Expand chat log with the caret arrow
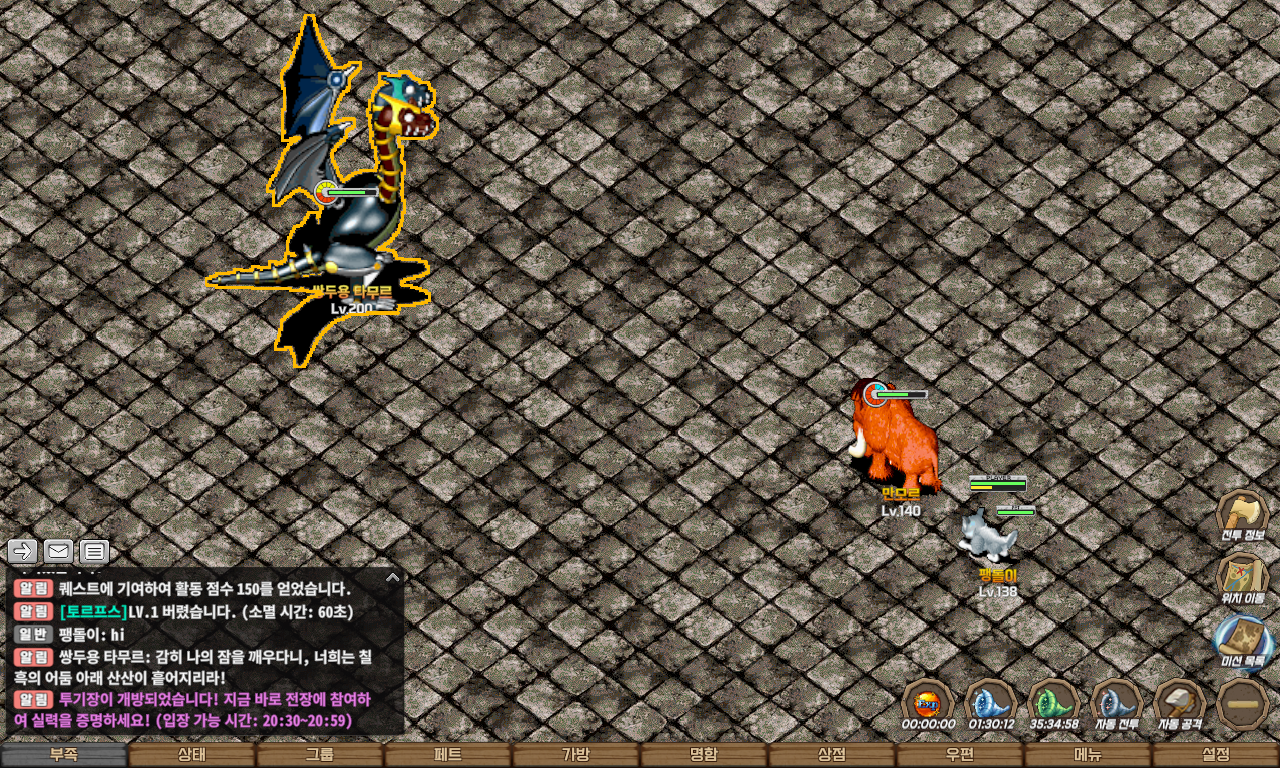Screen dimensions: 1280x768 pyautogui.click(x=392, y=577)
